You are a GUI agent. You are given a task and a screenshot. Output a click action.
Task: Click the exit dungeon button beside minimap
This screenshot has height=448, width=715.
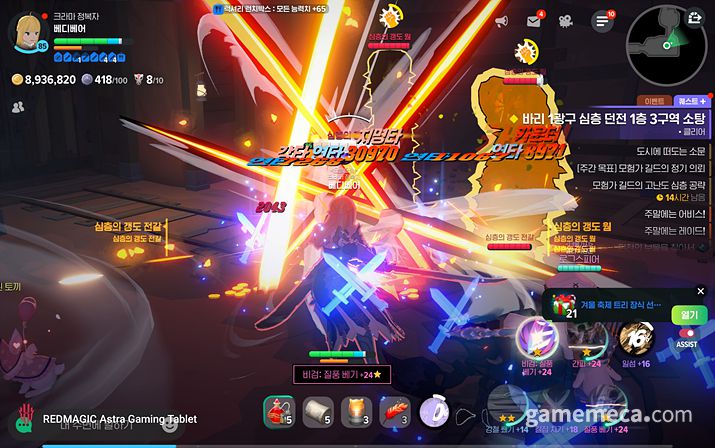click(x=694, y=15)
